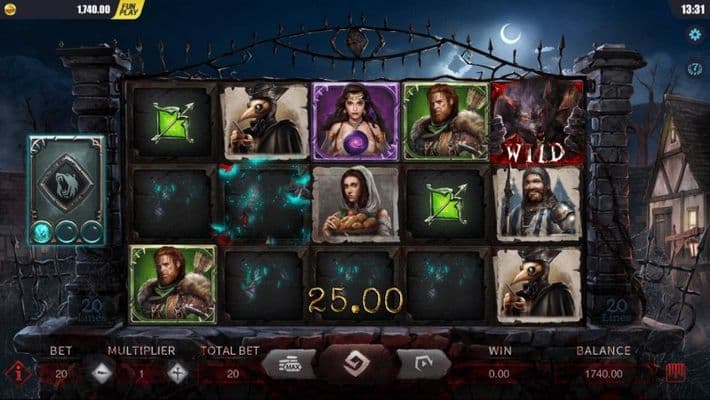Open the settings gear icon

694,35
